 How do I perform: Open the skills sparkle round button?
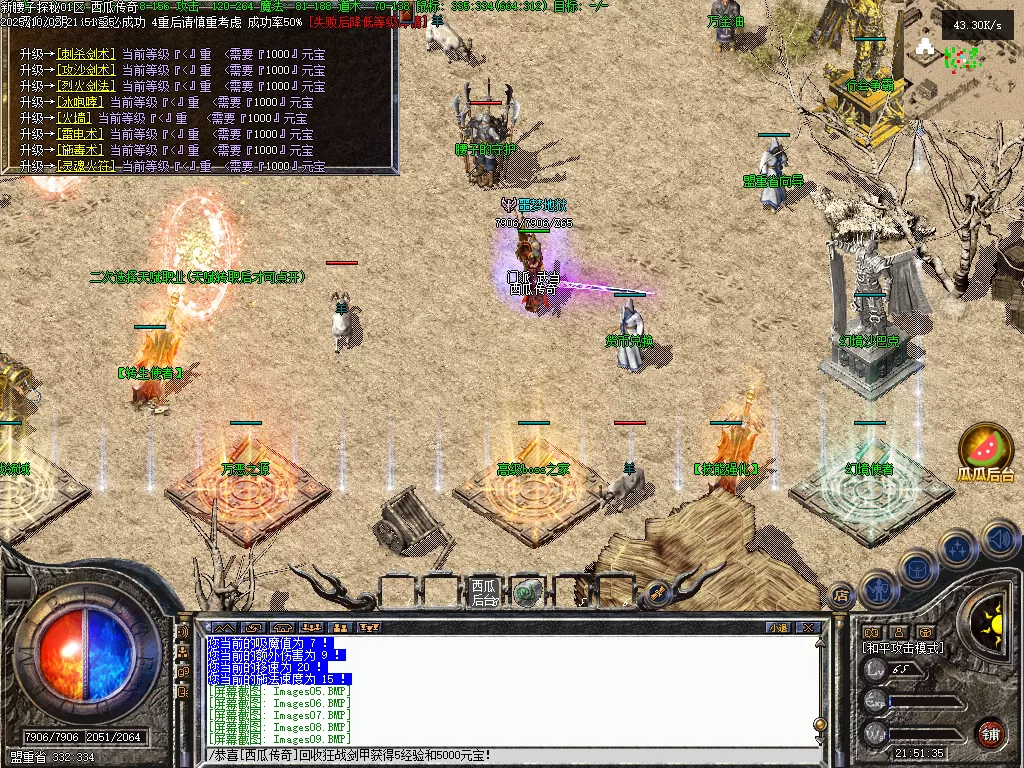click(957, 549)
